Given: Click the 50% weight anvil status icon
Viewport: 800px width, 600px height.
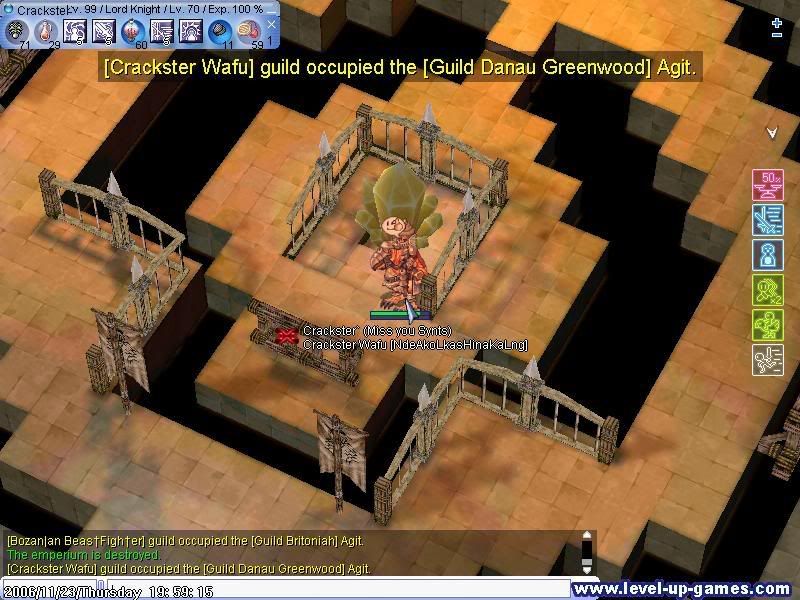Looking at the screenshot, I should click(767, 185).
